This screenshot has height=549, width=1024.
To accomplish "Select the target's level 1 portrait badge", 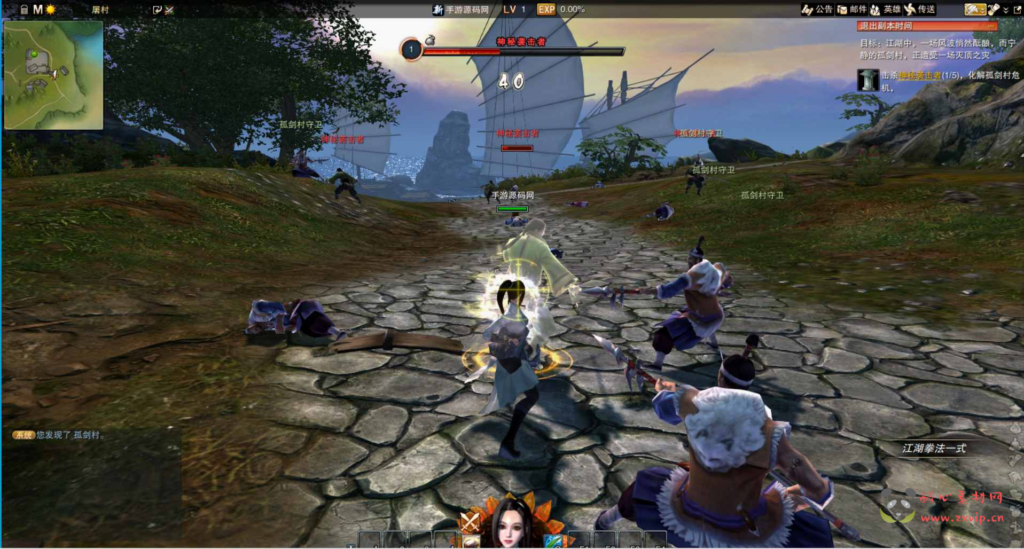I will point(411,48).
